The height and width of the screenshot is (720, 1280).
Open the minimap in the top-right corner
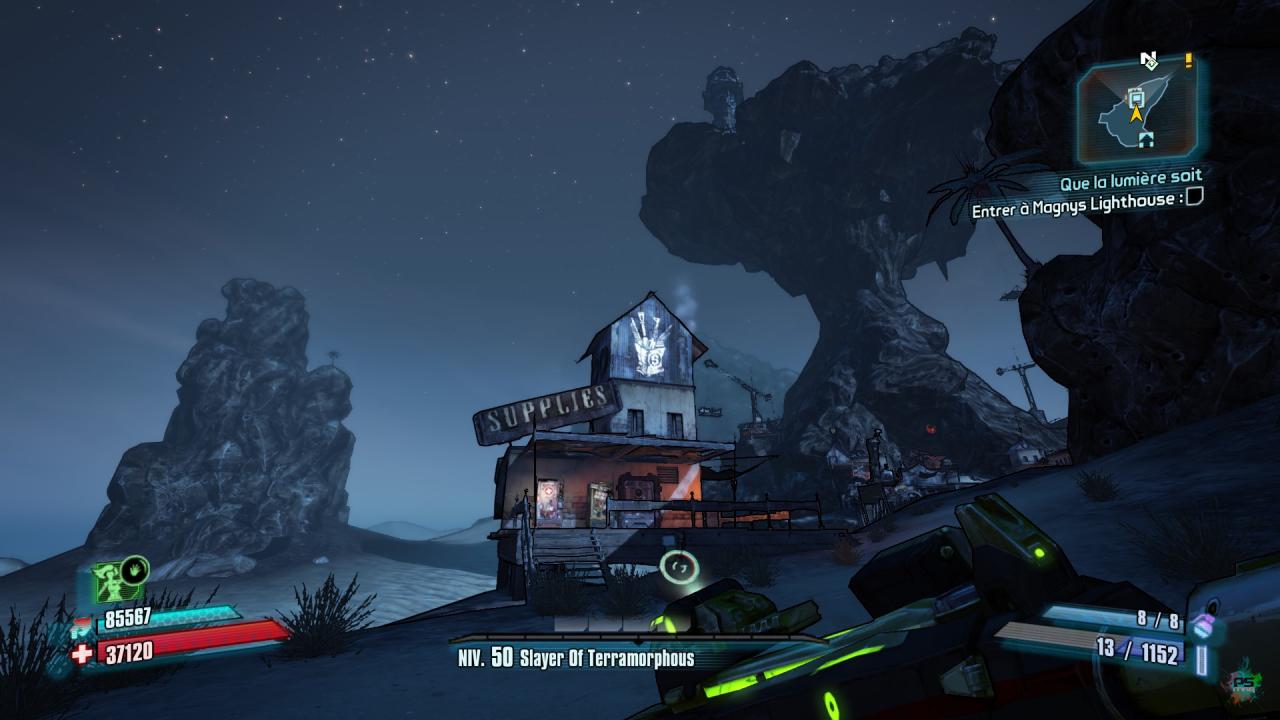coord(1139,111)
